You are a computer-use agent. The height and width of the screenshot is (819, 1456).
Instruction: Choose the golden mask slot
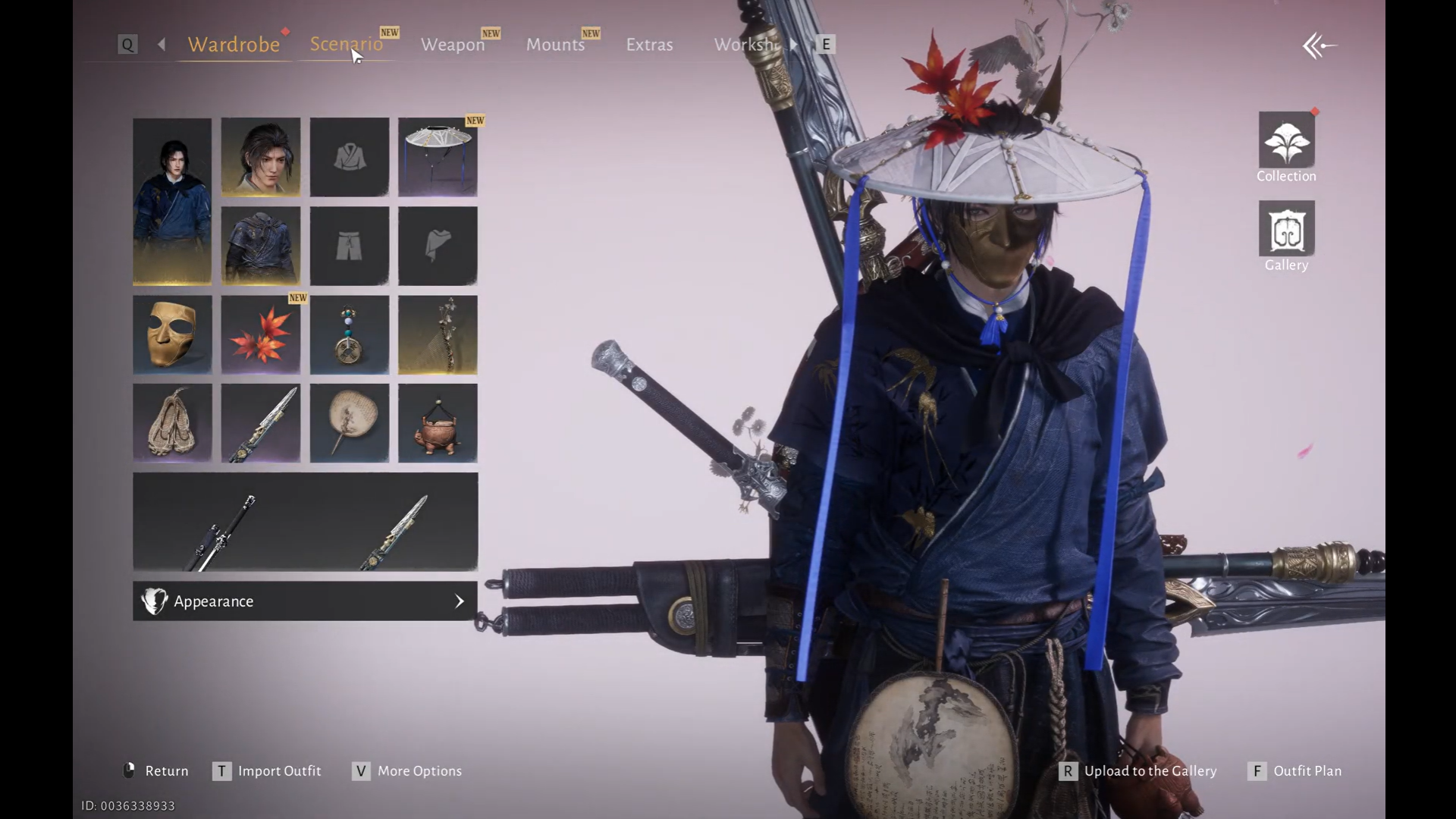point(172,334)
